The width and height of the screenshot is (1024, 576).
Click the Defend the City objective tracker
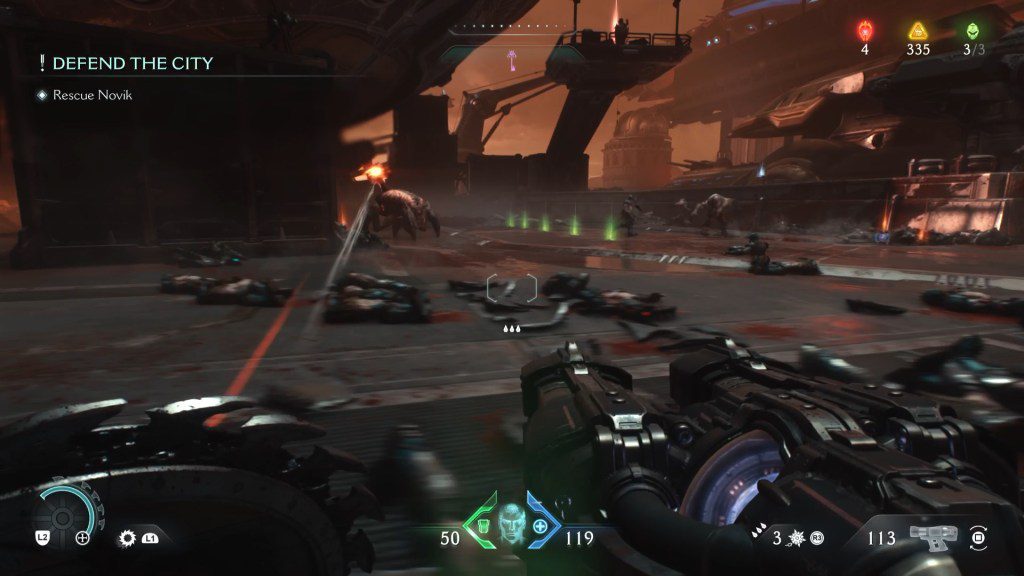pos(131,63)
